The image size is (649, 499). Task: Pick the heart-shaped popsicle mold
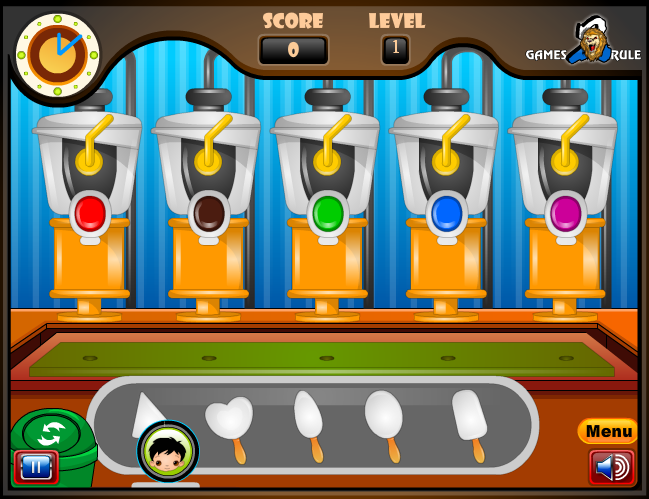coord(229,420)
